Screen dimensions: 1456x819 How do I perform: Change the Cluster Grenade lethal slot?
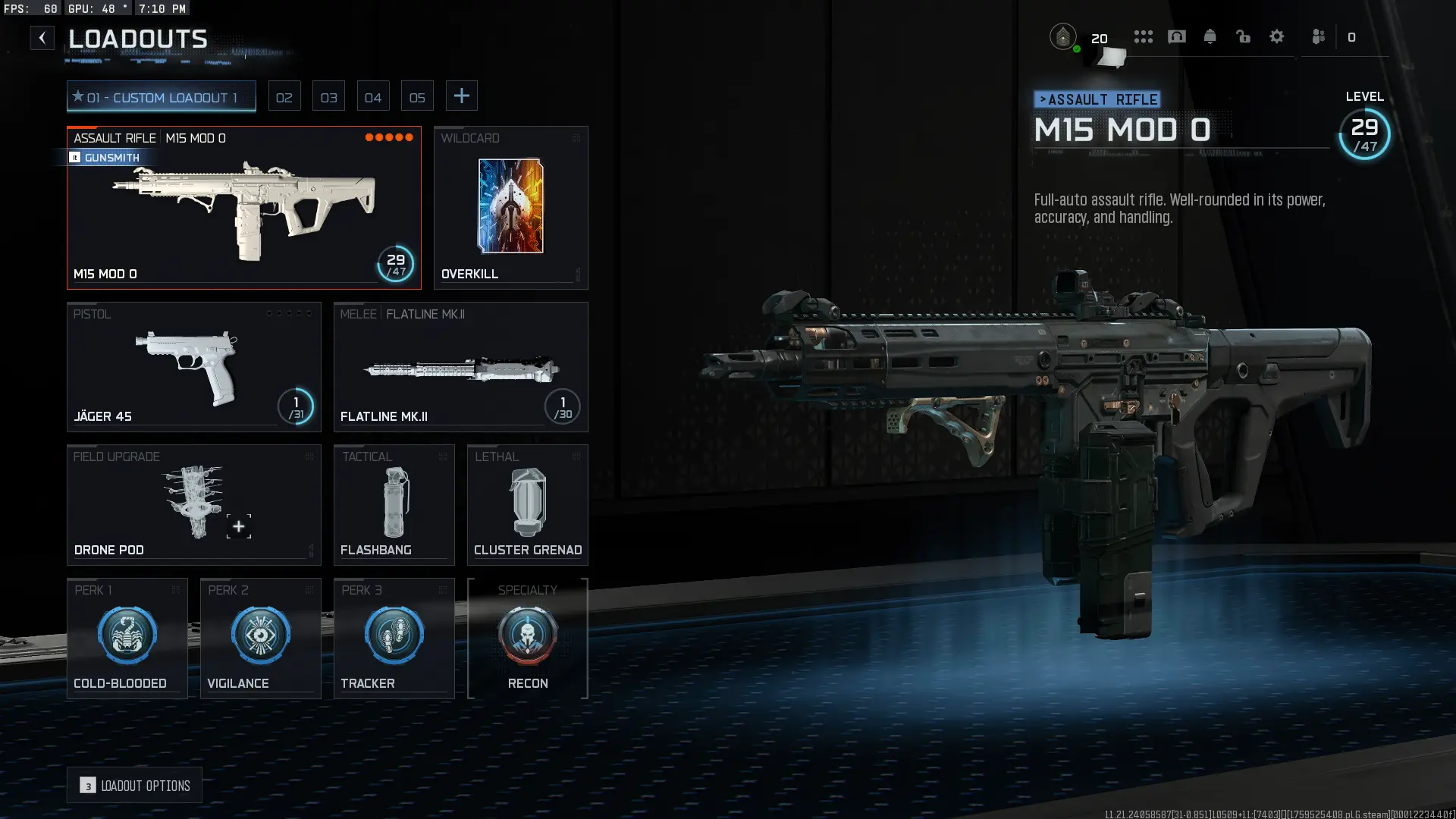[x=527, y=505]
